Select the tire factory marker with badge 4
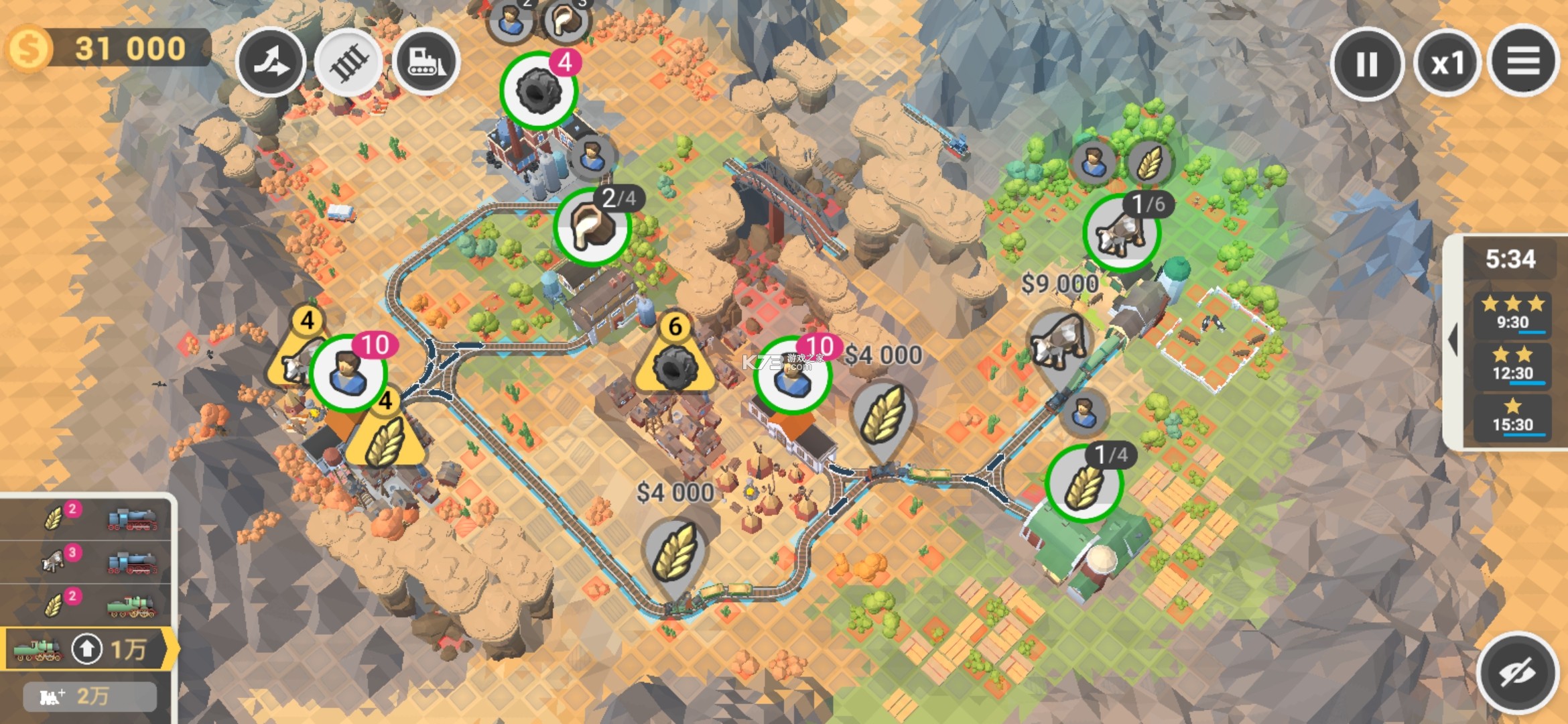The image size is (1568, 724). click(x=538, y=90)
